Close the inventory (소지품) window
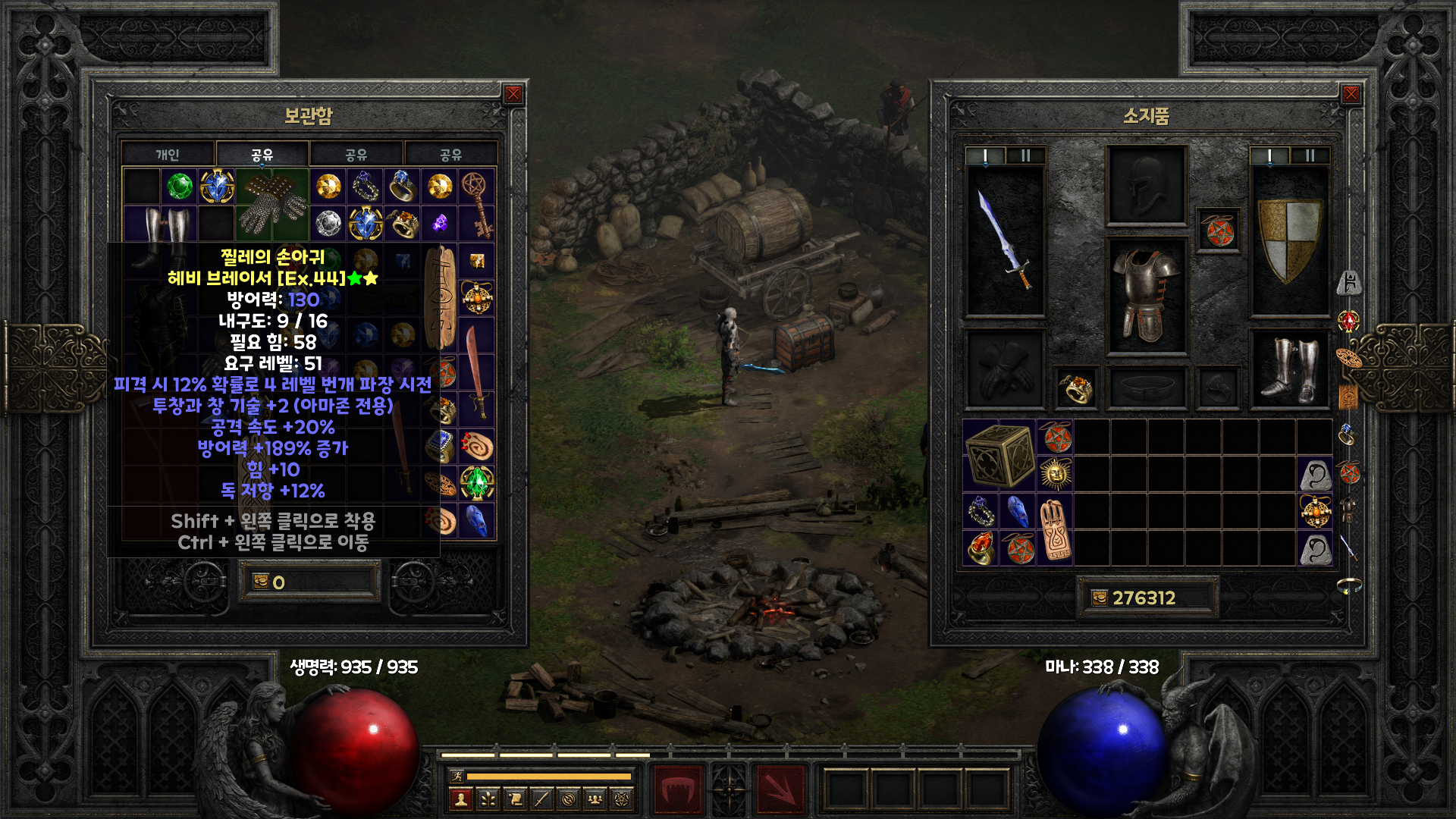1456x819 pixels. pos(1351,94)
